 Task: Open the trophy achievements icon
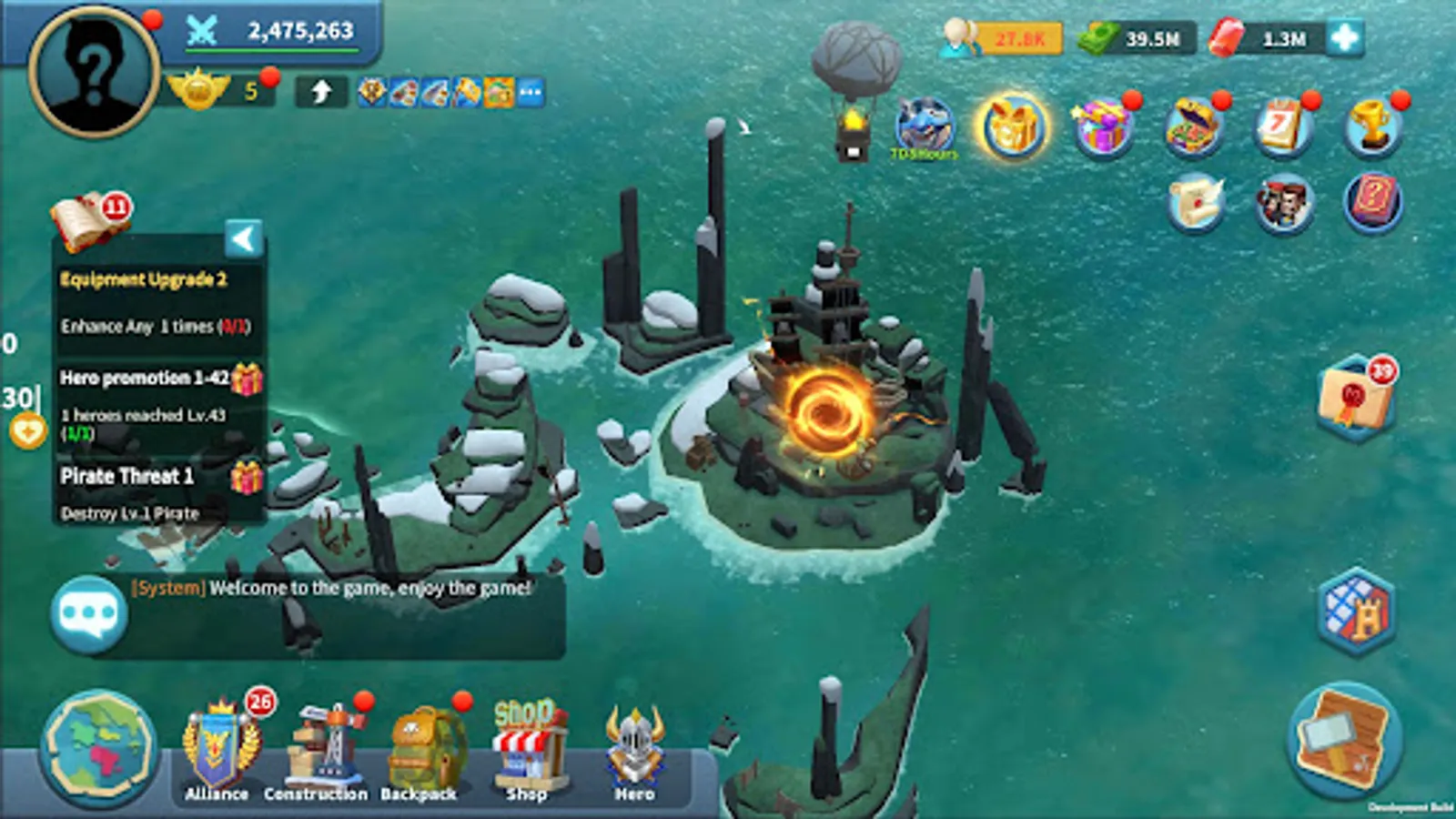(1372, 127)
